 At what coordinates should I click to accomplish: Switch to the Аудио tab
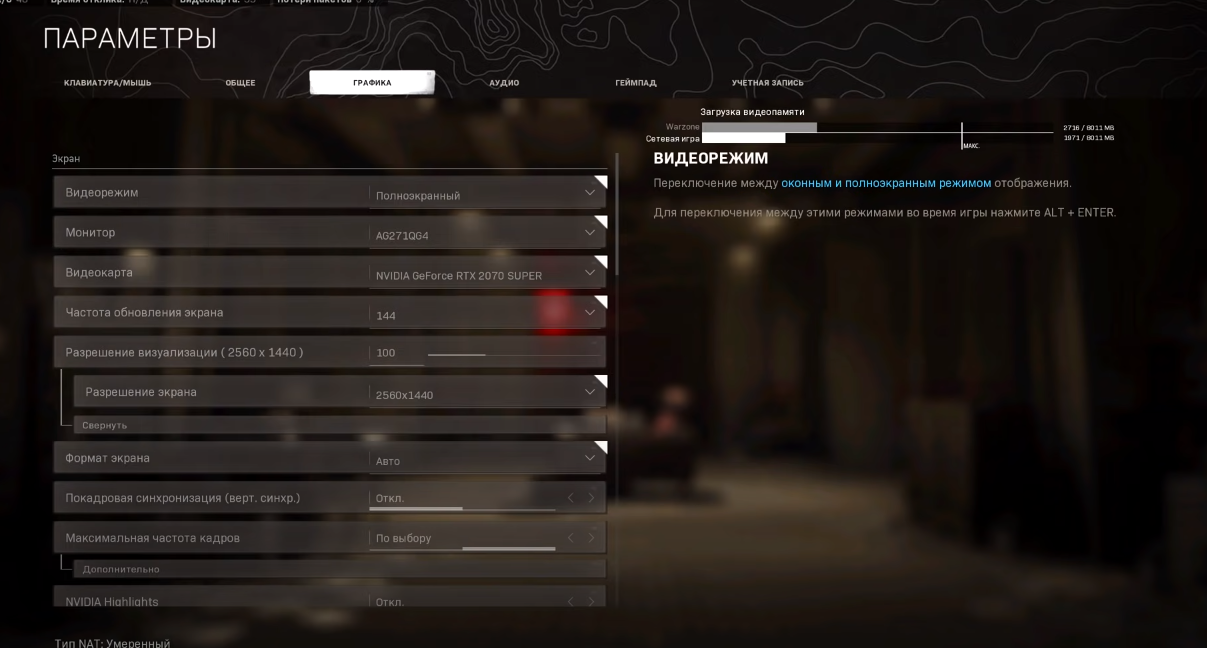coord(504,82)
